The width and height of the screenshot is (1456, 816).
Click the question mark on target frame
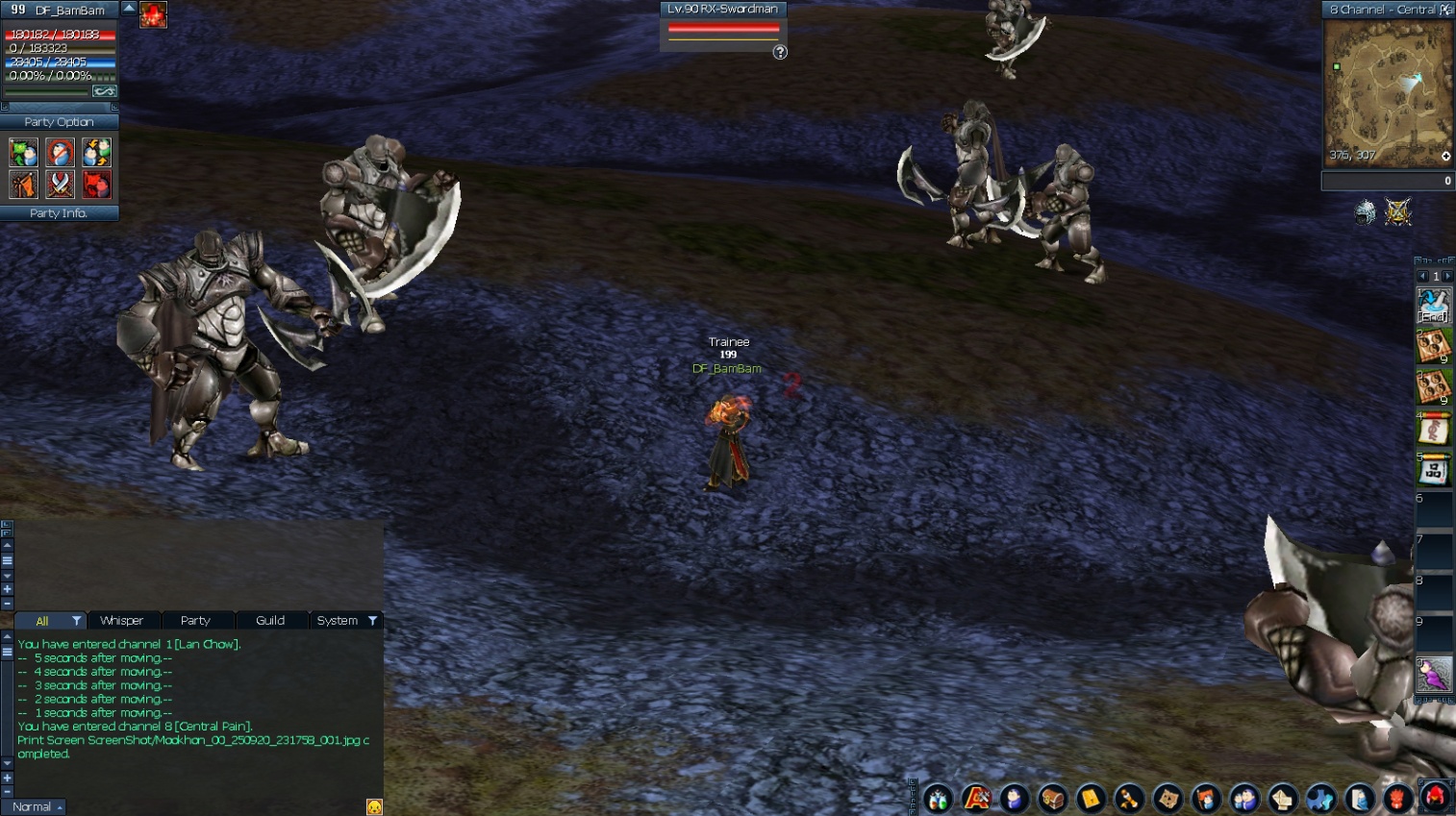pos(780,53)
